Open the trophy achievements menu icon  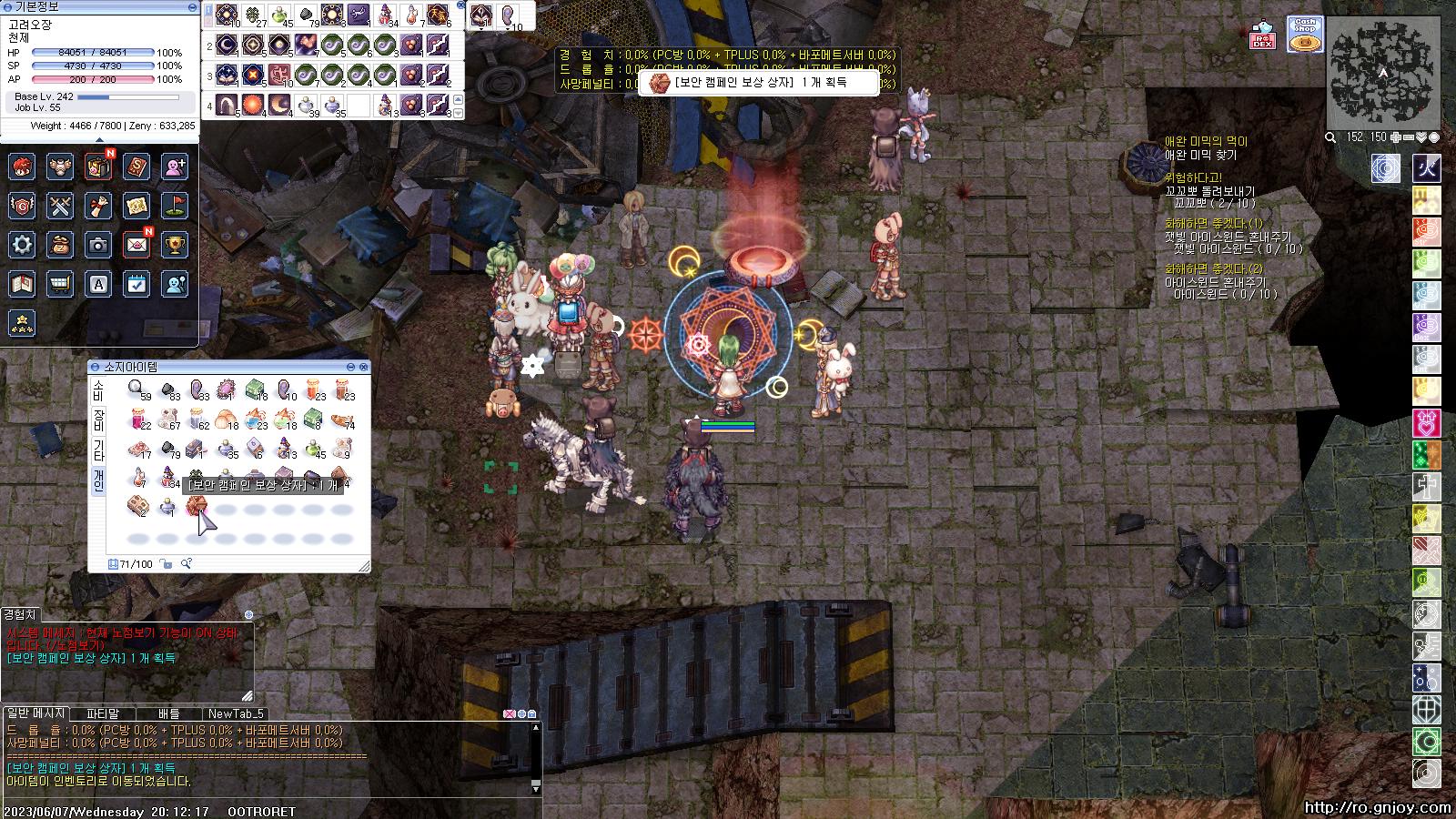click(x=175, y=244)
